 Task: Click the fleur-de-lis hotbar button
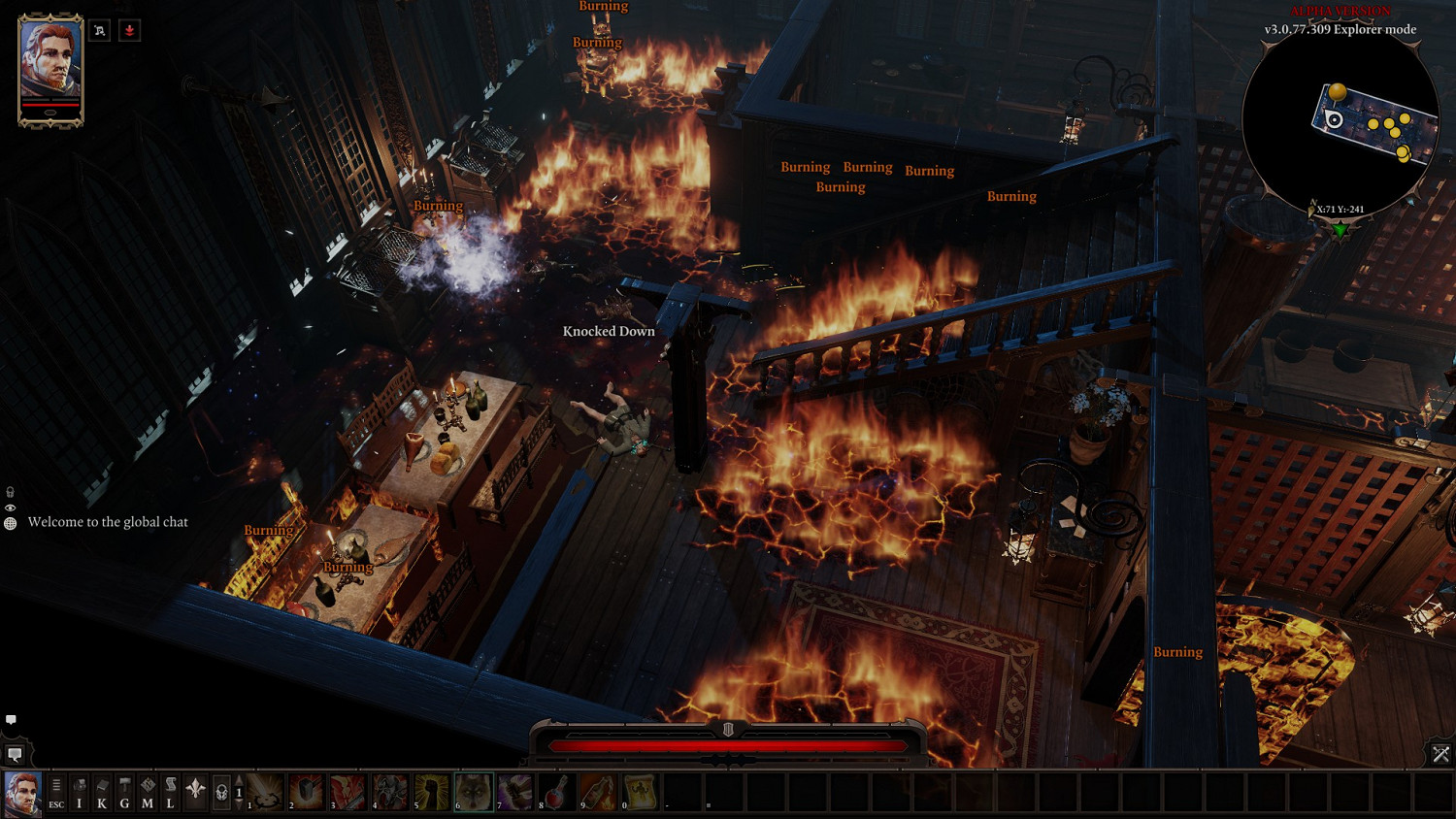[195, 790]
